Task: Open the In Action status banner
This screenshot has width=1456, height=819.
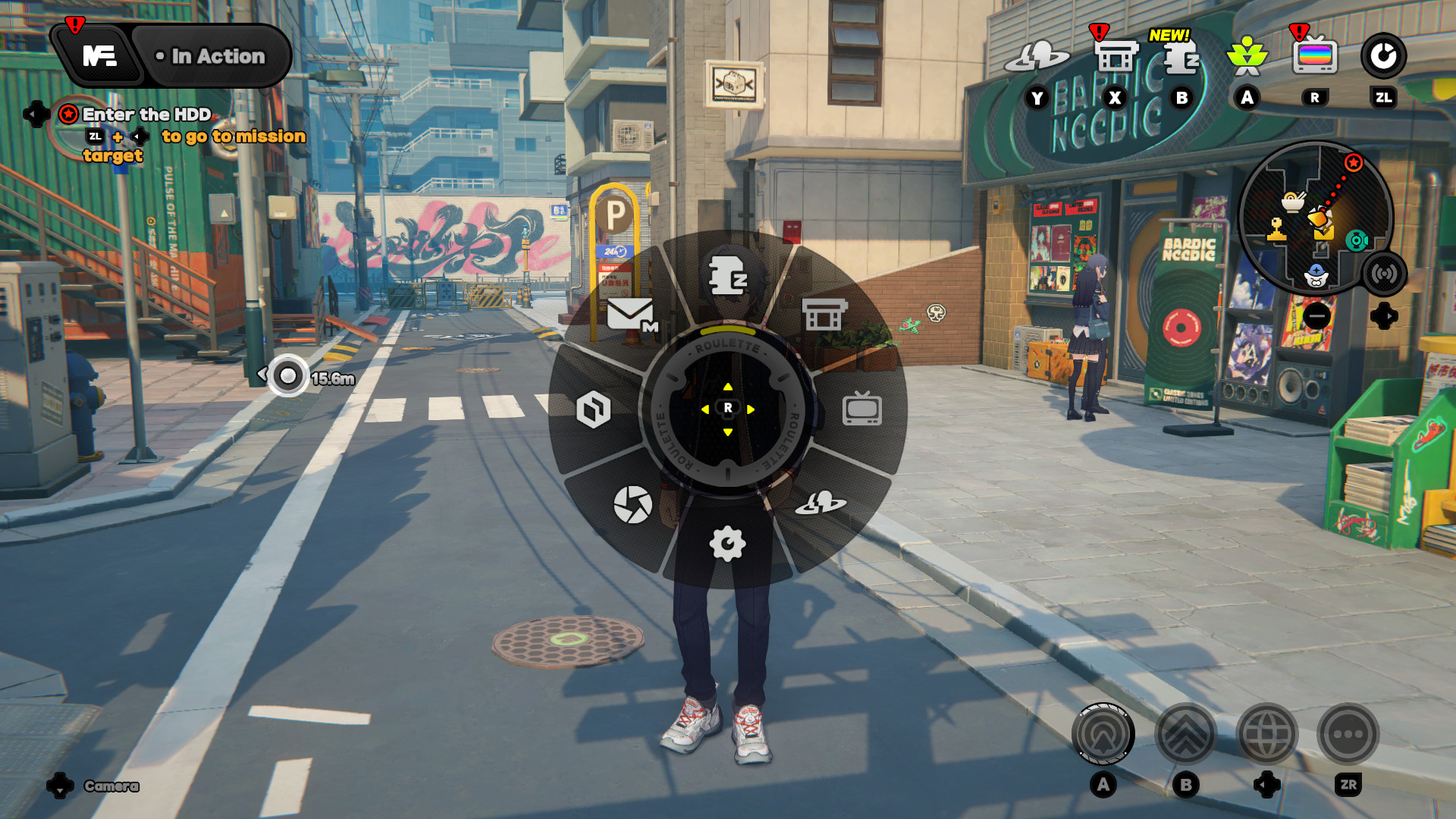Action: click(x=211, y=55)
